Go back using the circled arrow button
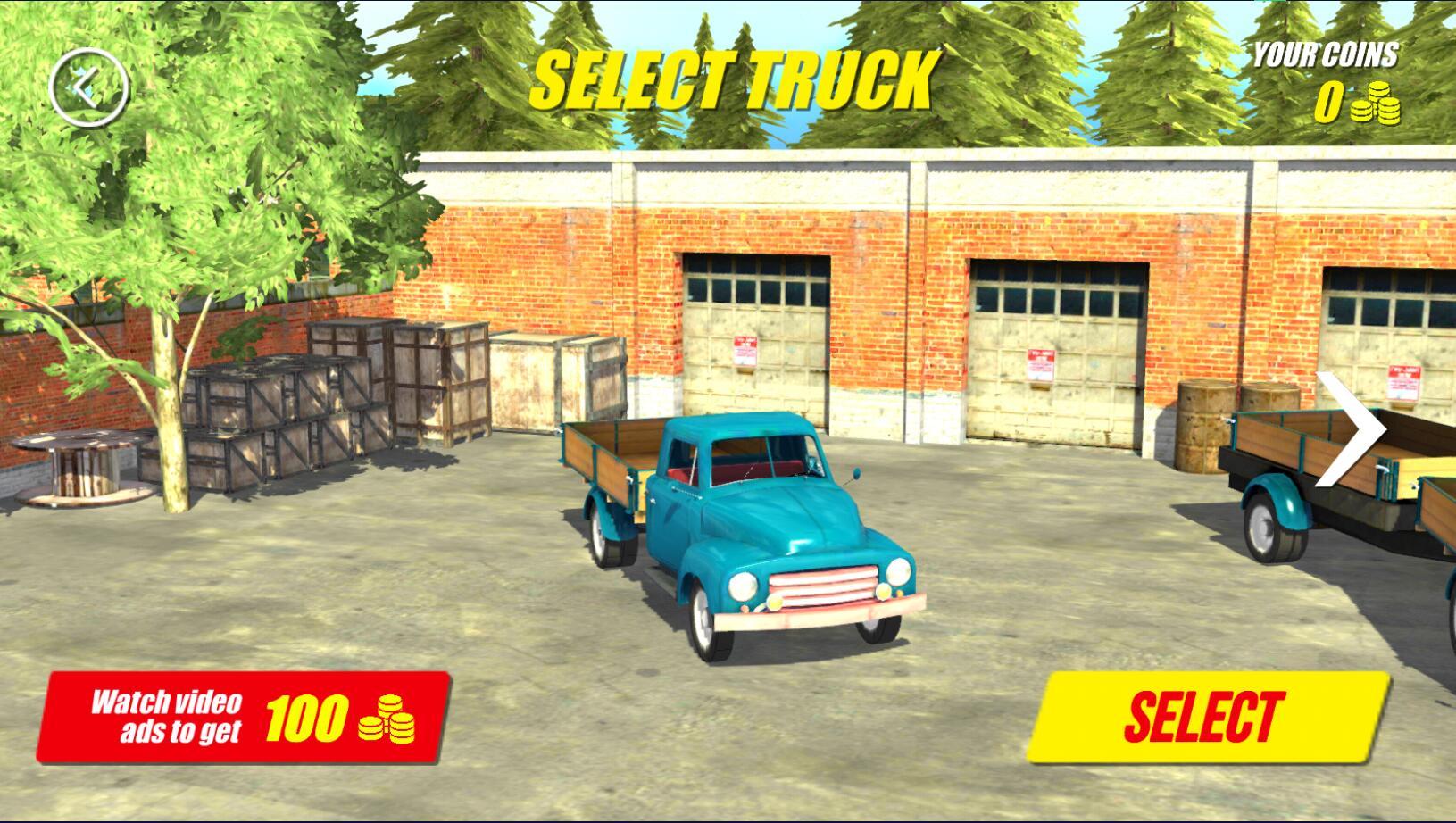 [x=89, y=87]
